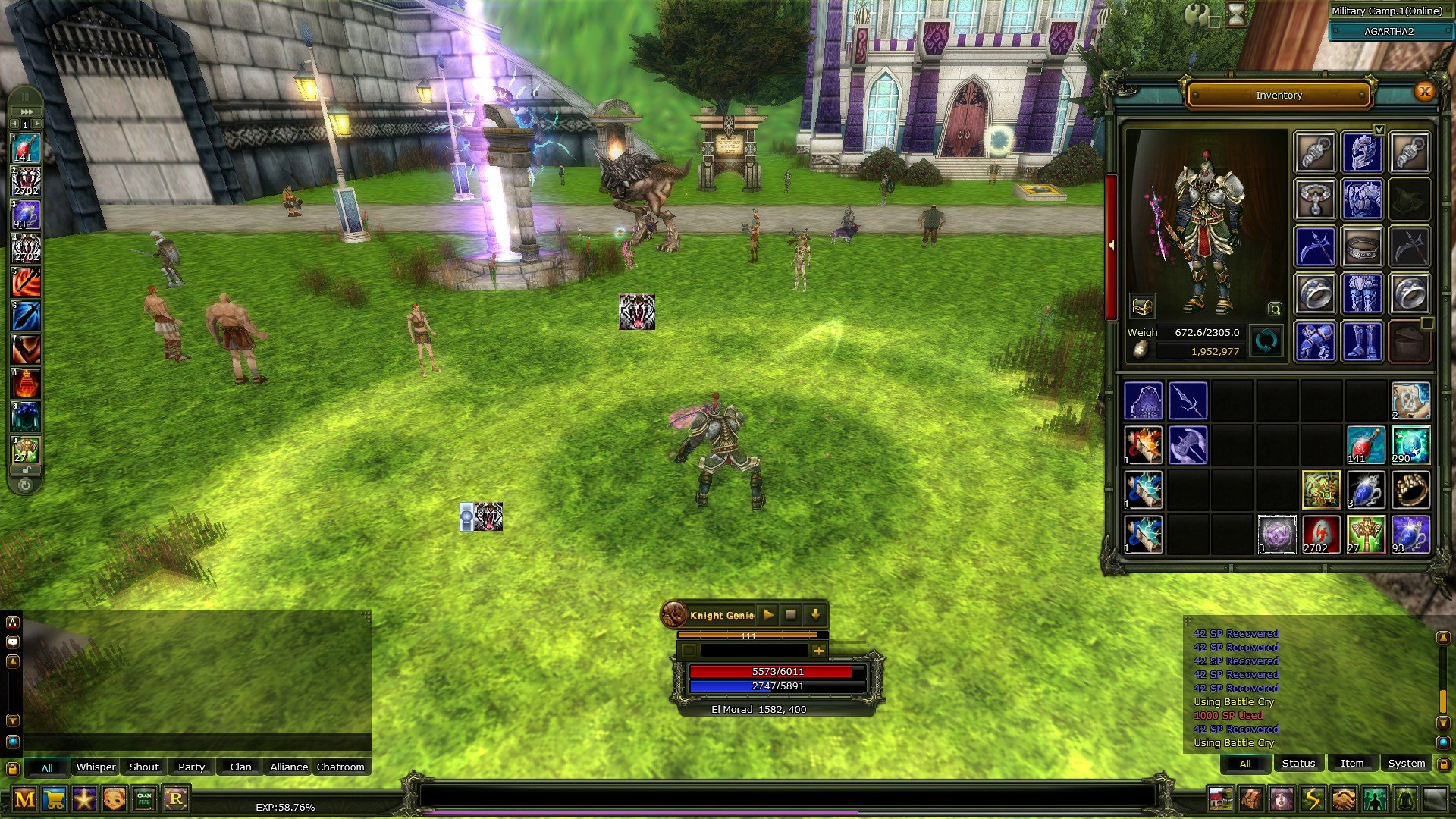This screenshot has width=1456, height=819.
Task: Click the gold ring item in inventory
Action: pyautogui.click(x=1410, y=490)
